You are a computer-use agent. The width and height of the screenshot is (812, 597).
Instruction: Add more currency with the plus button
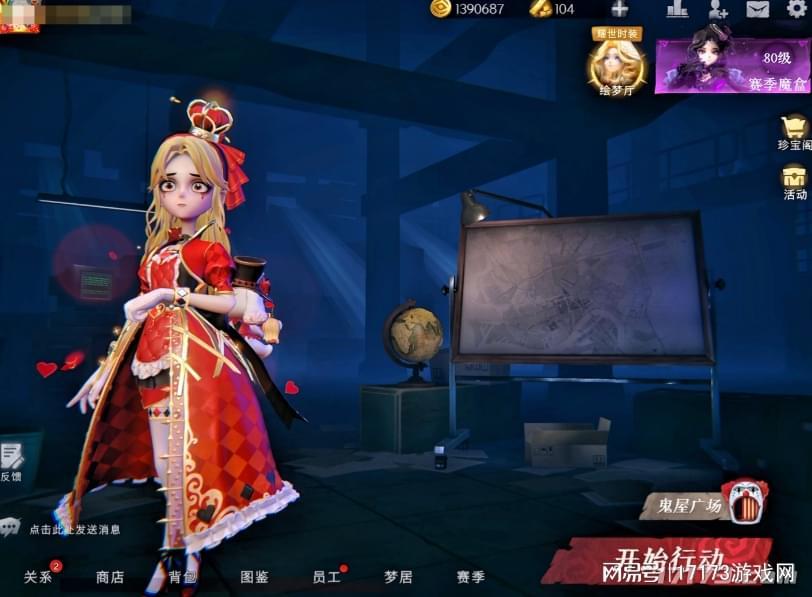pos(619,9)
